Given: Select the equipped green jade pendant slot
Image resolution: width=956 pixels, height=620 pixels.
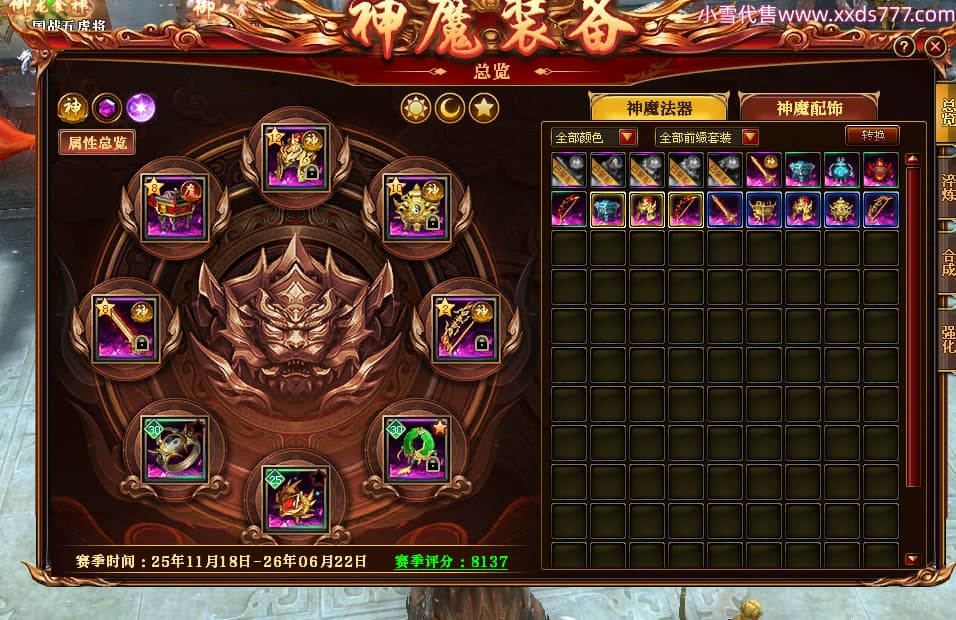Looking at the screenshot, I should [x=417, y=448].
